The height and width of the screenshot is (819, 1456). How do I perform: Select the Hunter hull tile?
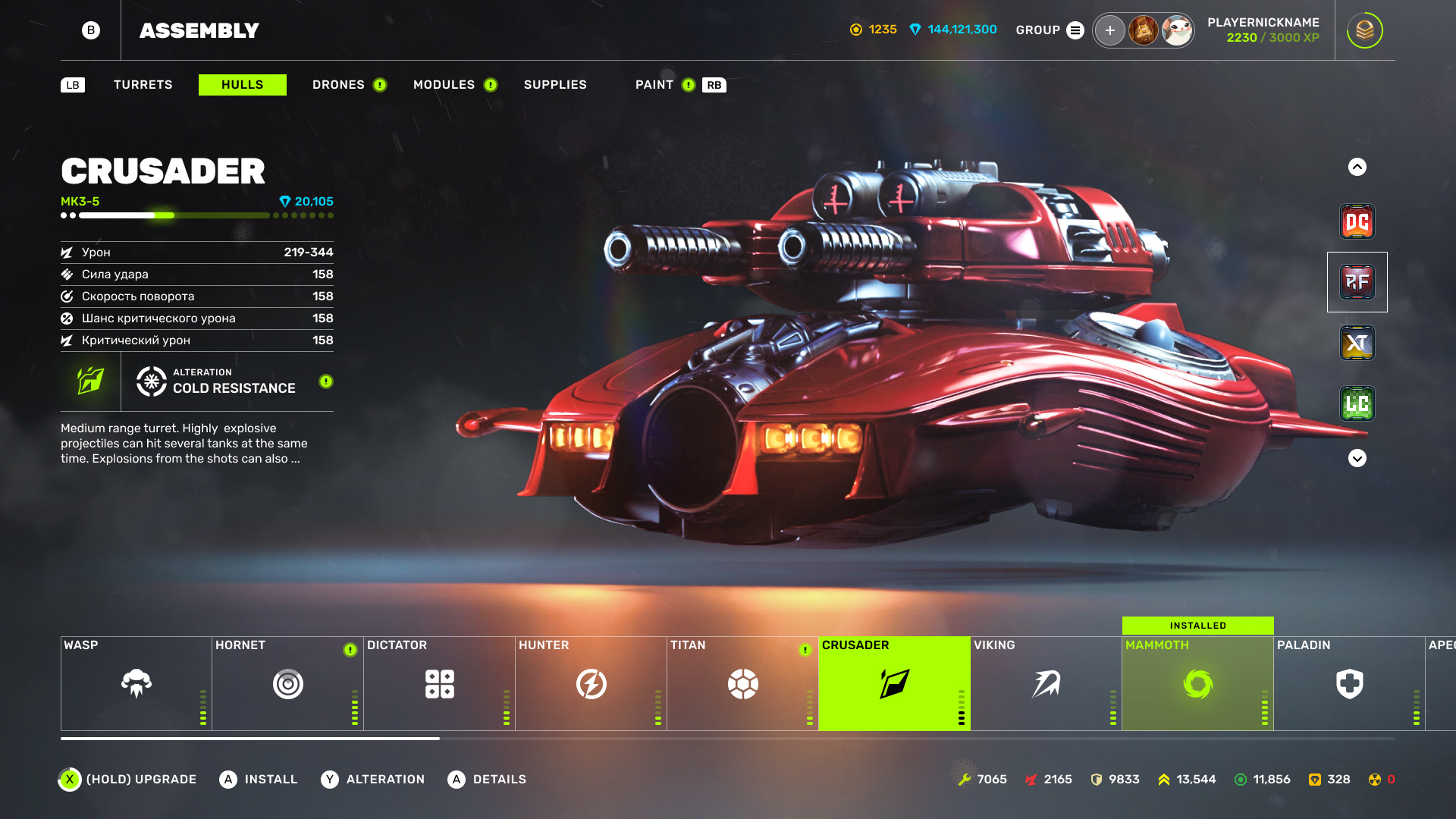pos(591,683)
